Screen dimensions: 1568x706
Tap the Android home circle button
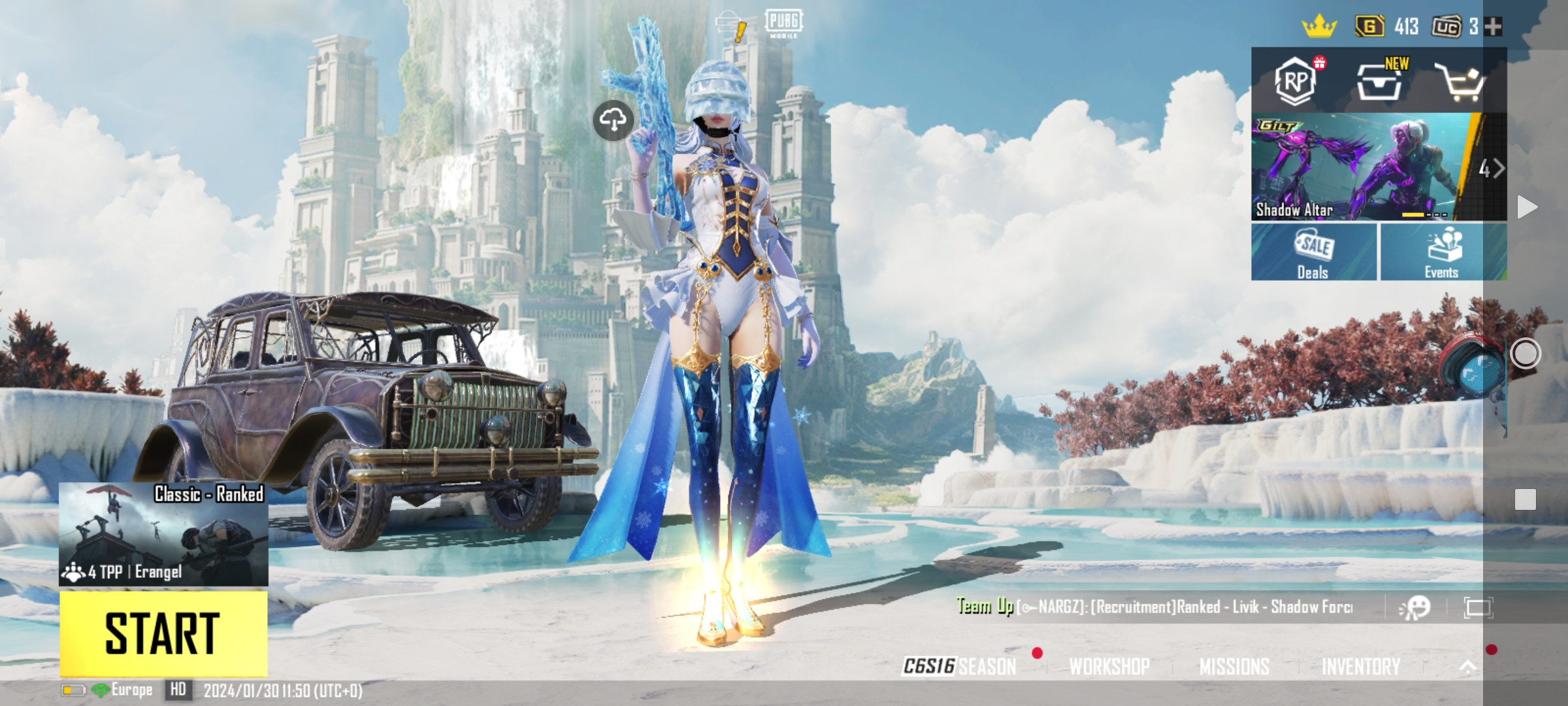point(1526,354)
